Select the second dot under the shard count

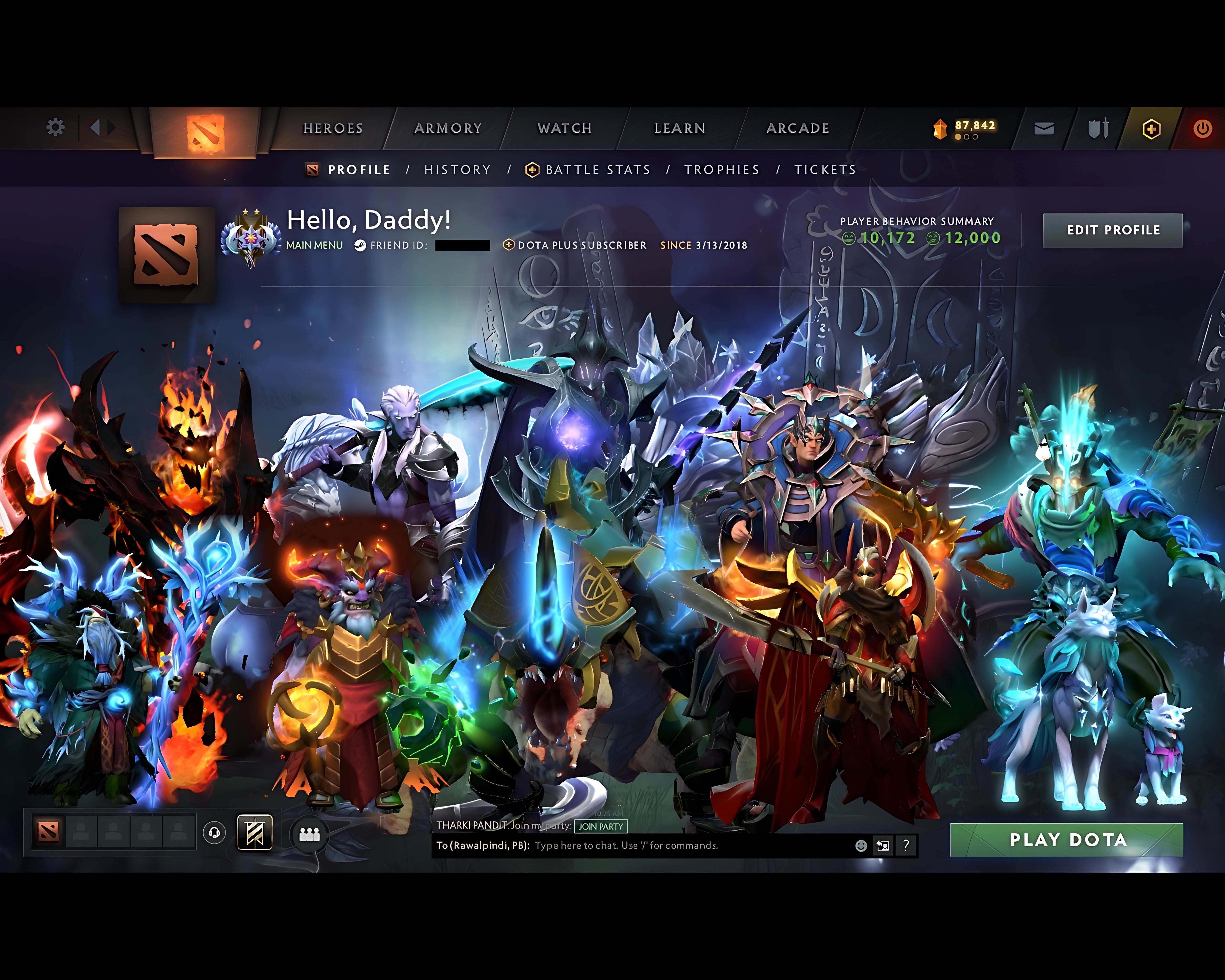[x=966, y=137]
